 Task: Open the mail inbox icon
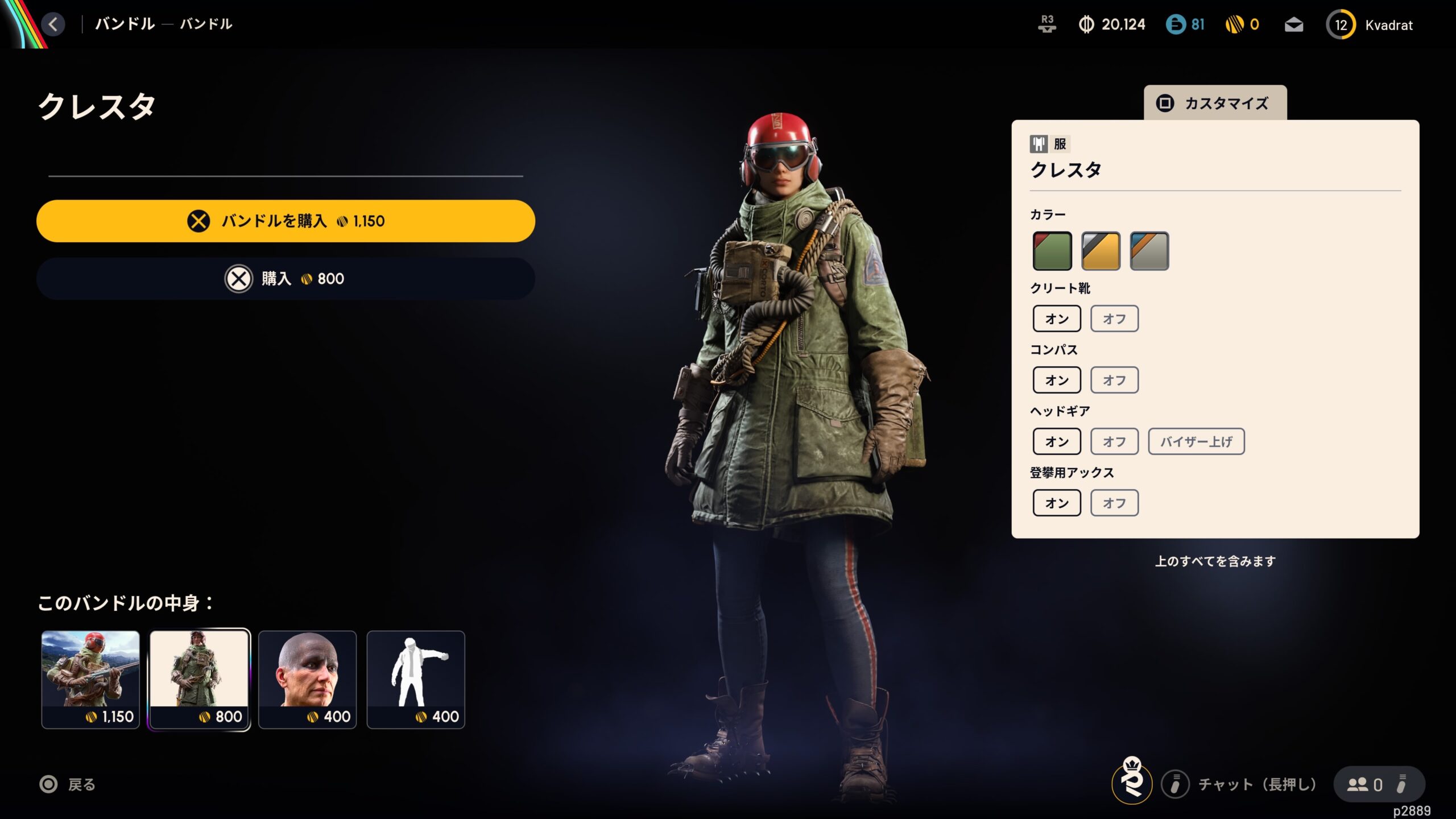coord(1294,25)
